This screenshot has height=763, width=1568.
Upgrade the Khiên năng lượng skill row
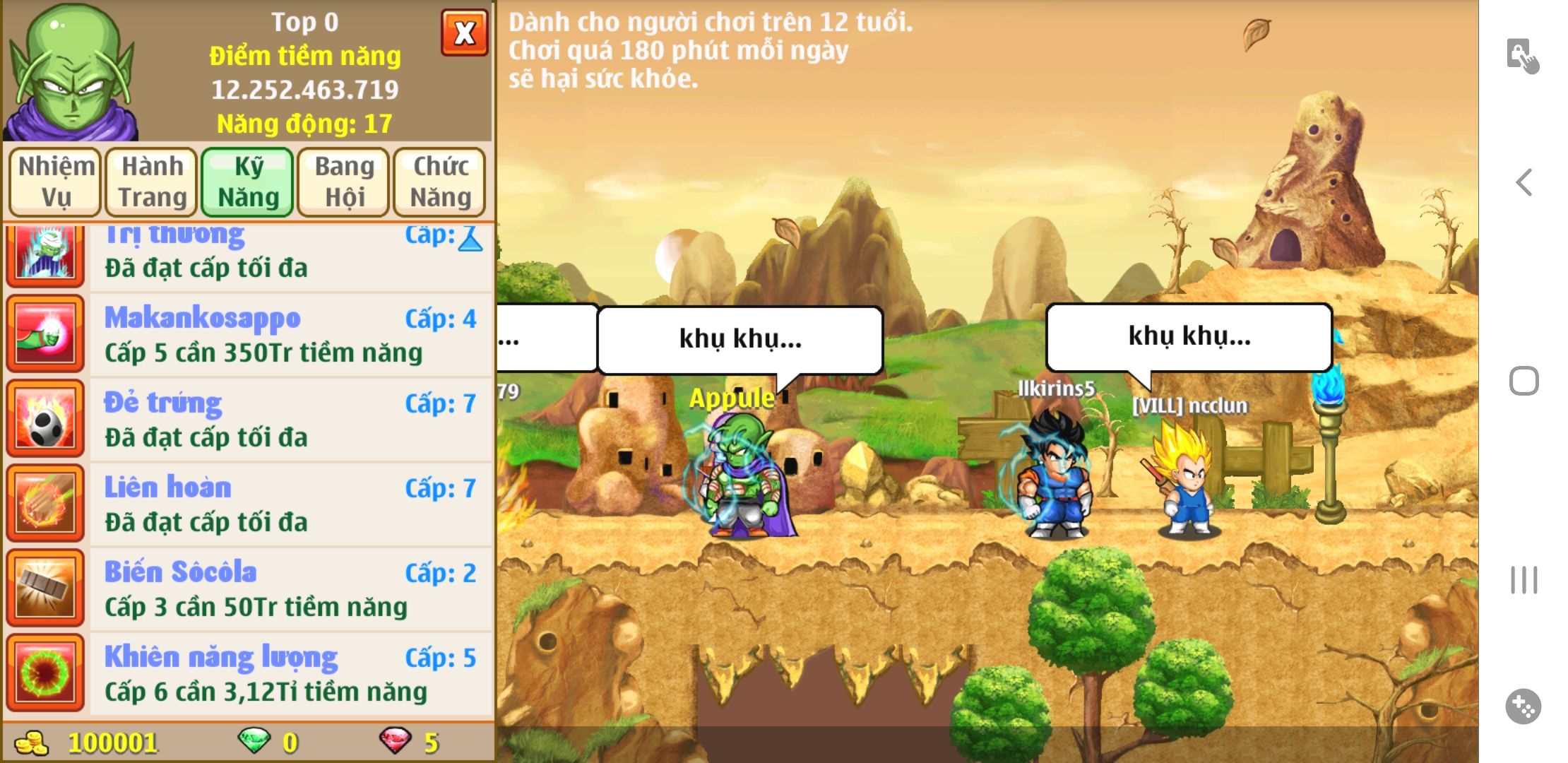point(290,673)
